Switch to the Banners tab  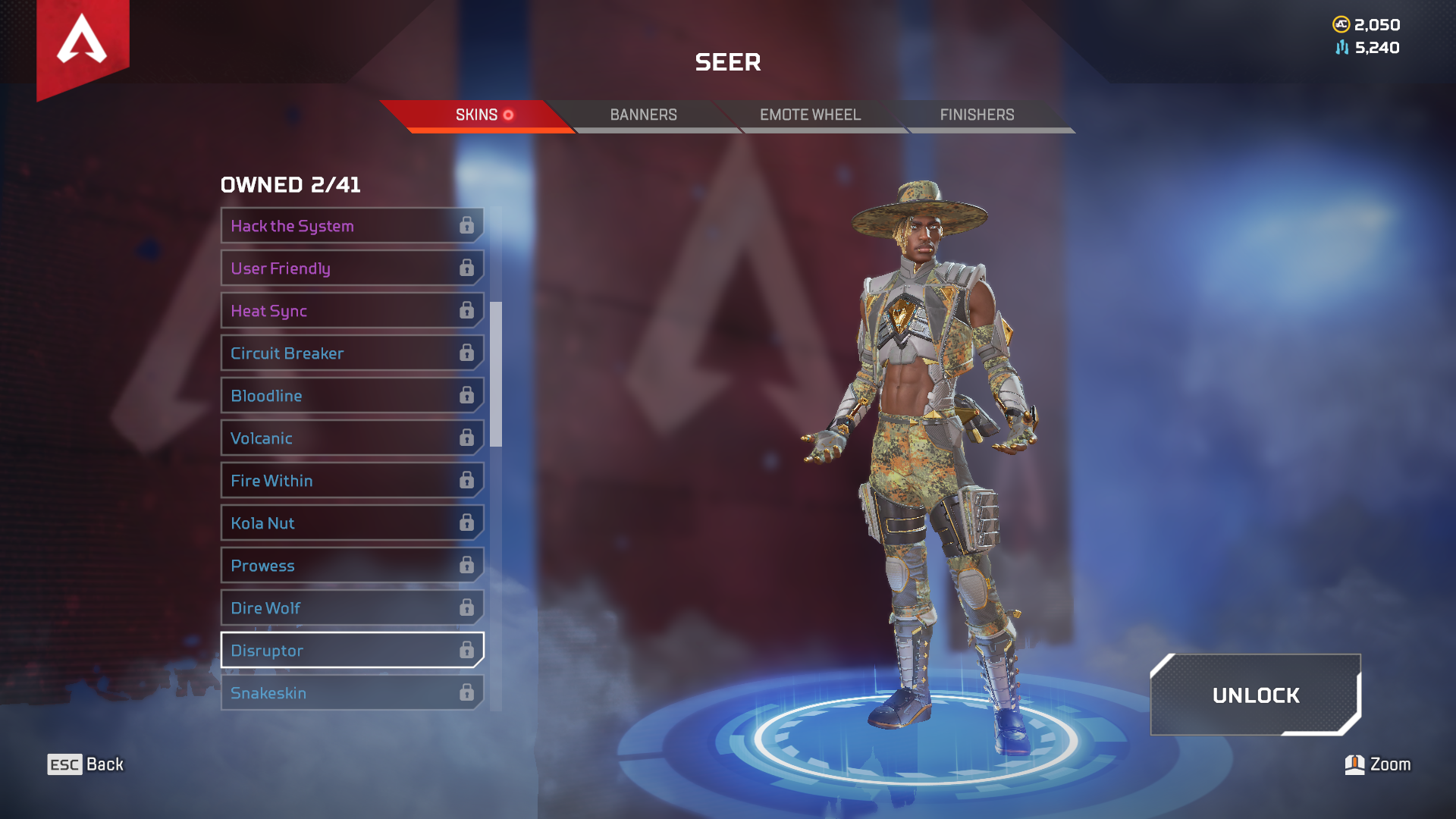click(x=643, y=115)
